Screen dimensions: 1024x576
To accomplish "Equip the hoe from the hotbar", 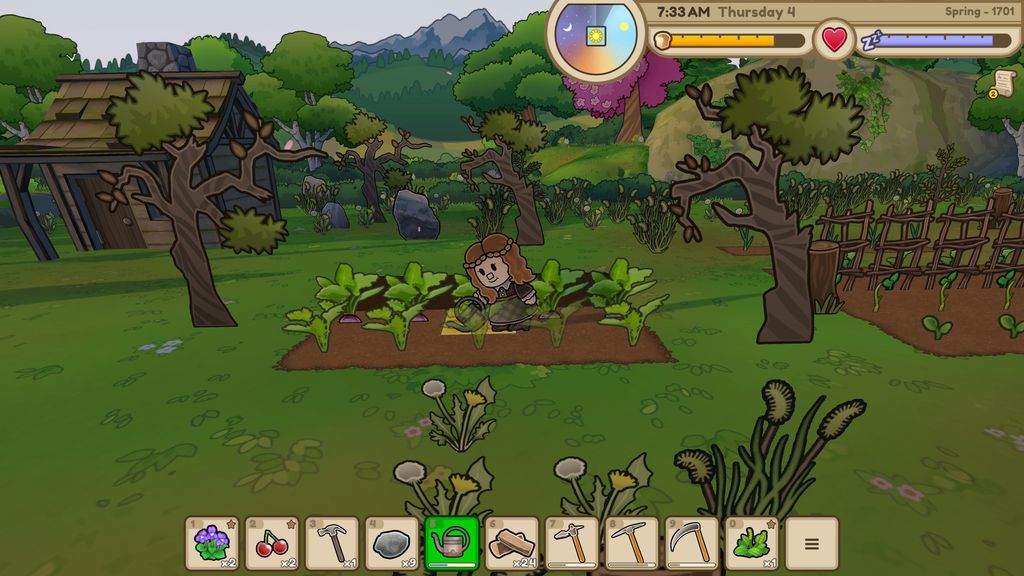I will [572, 543].
